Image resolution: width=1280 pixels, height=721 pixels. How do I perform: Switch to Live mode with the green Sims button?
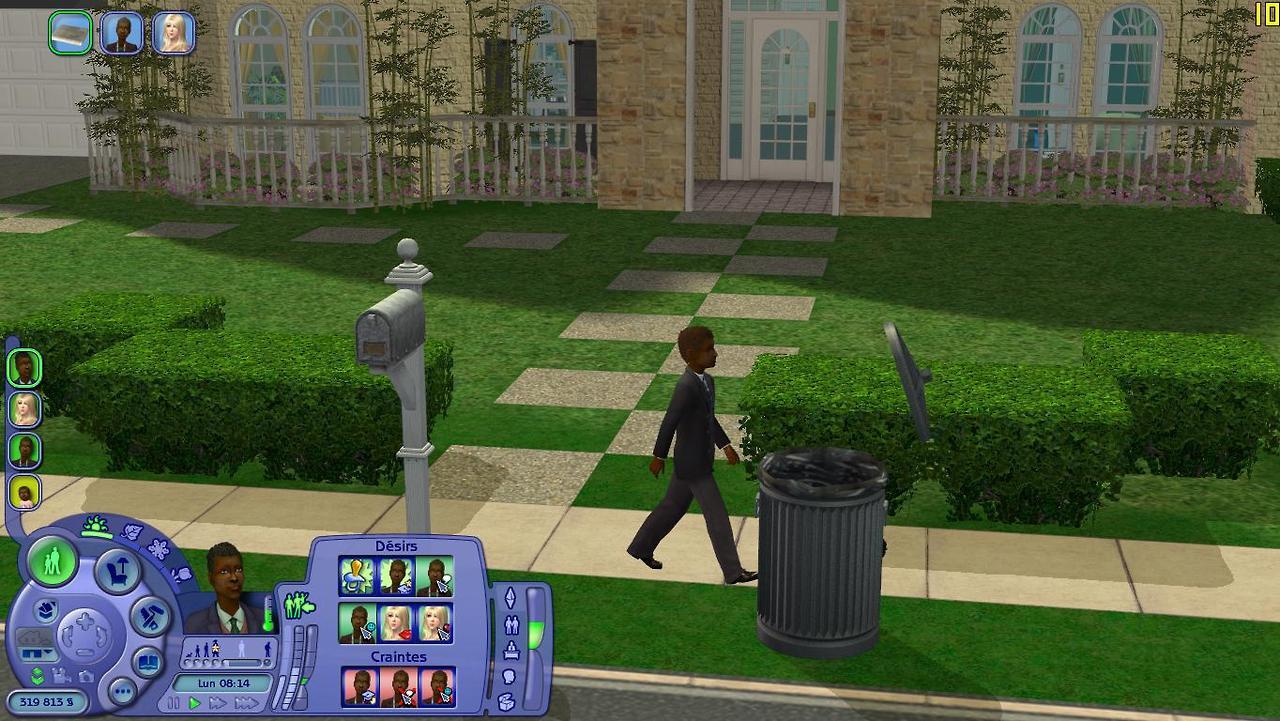(52, 561)
